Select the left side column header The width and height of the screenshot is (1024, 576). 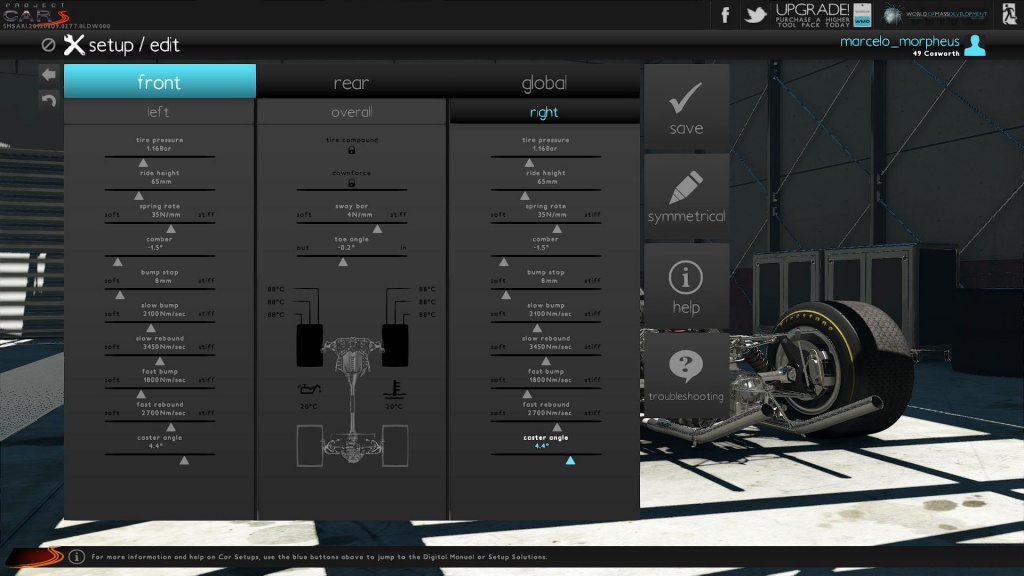(x=158, y=112)
